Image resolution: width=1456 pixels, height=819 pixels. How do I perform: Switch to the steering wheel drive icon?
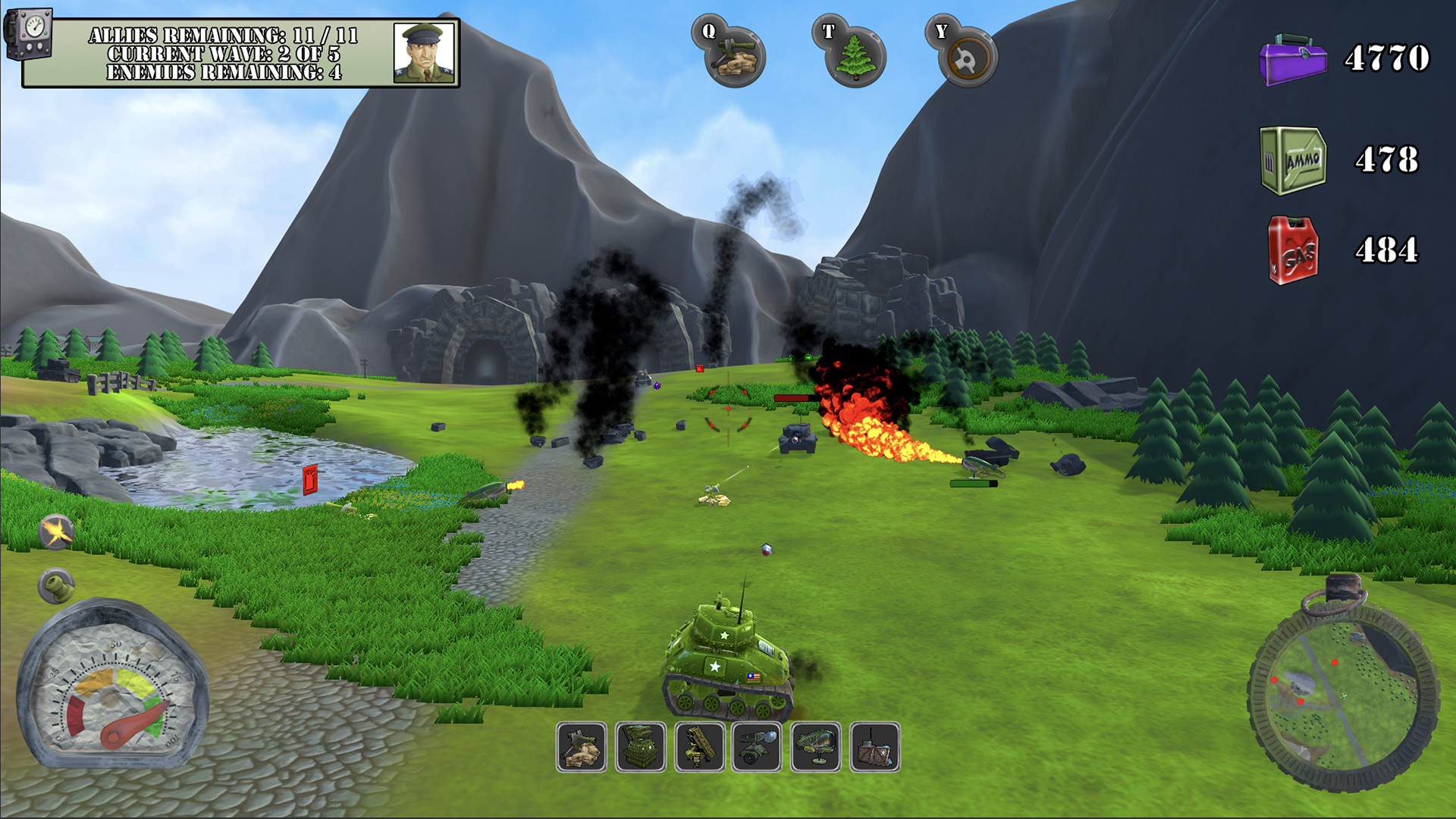(966, 57)
